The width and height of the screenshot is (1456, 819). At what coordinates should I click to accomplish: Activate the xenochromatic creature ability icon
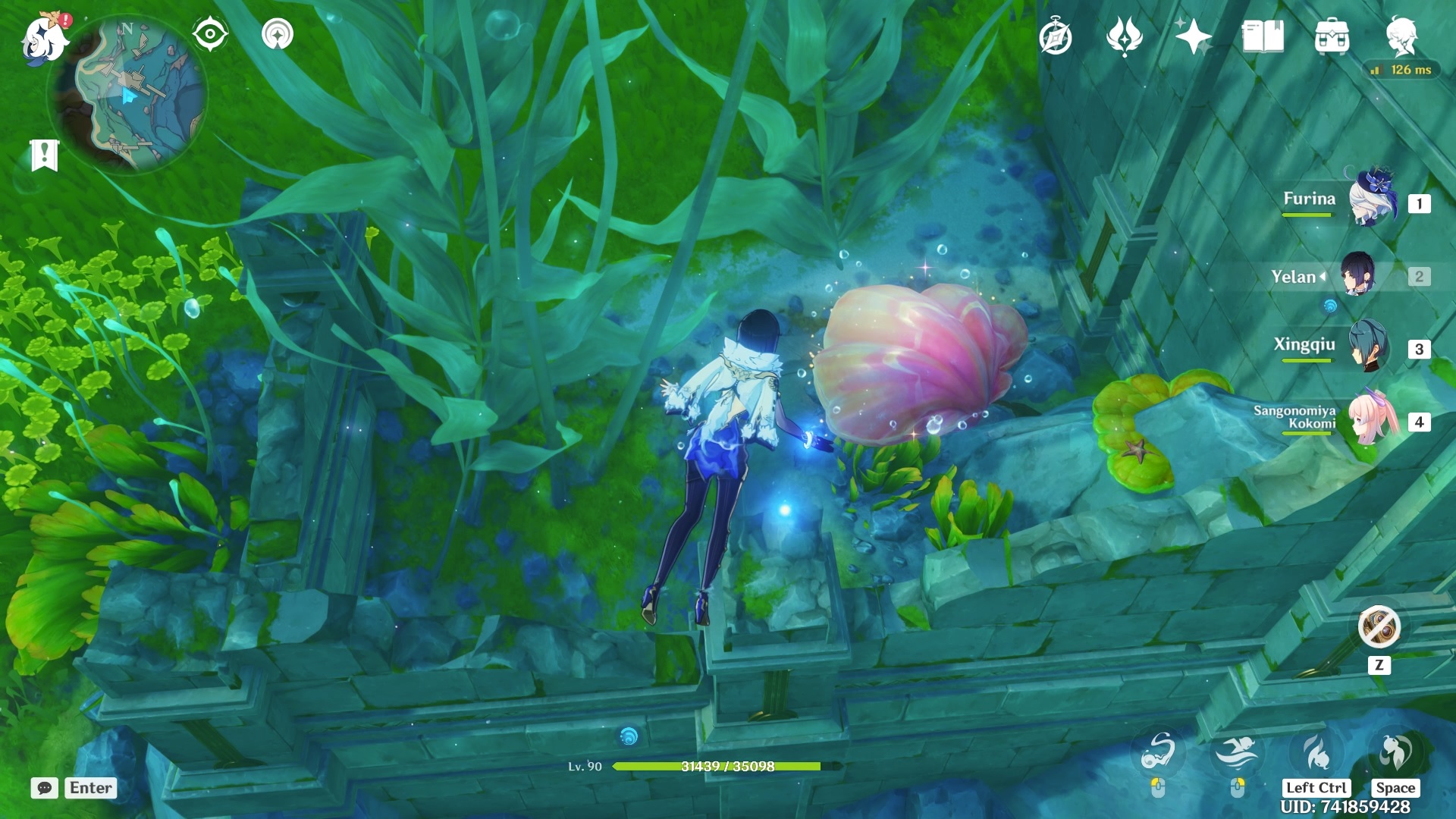(x=1158, y=752)
